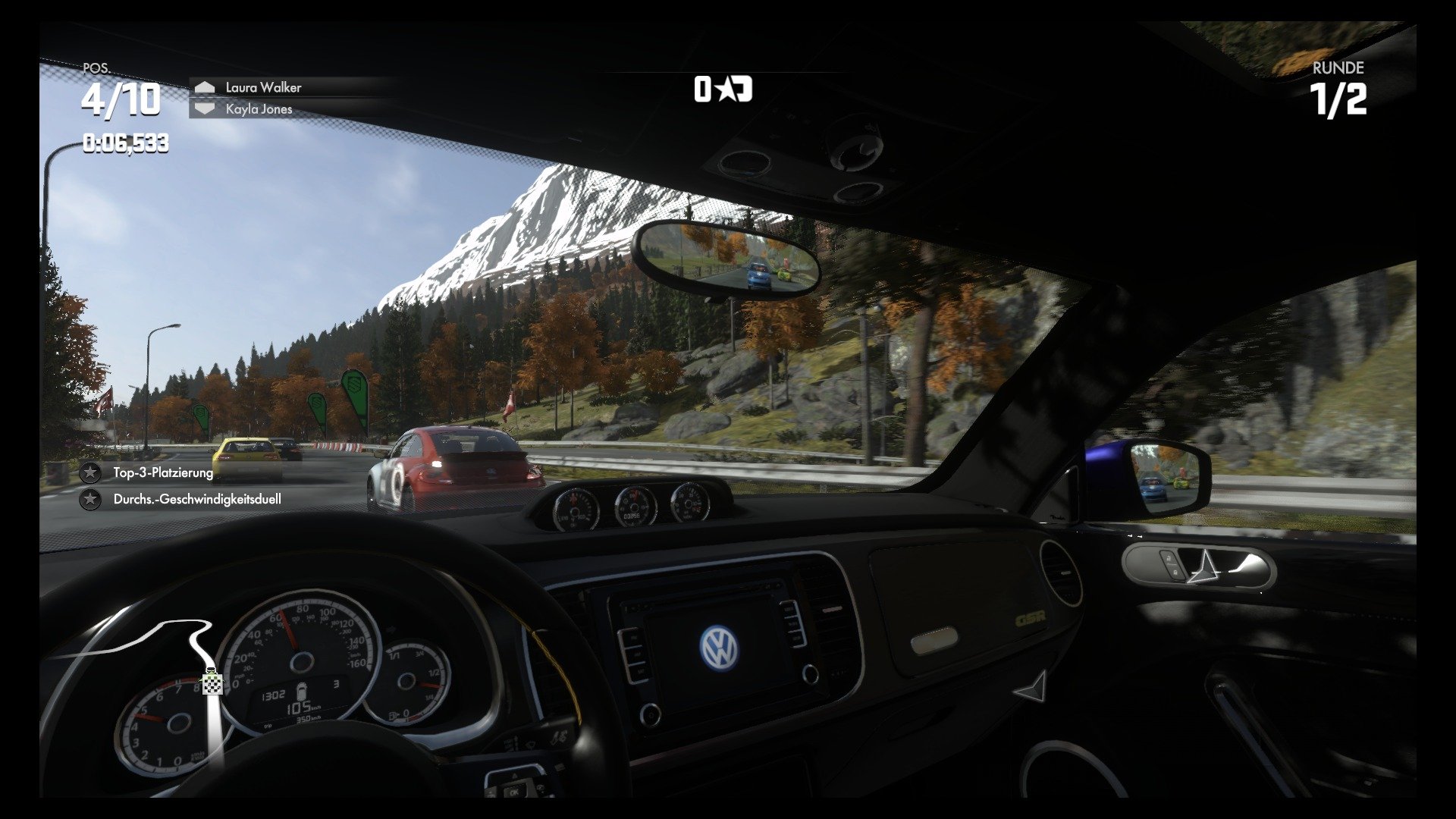Click the hexagon badge beside Laura Walker
The image size is (1456, 819).
[x=204, y=87]
